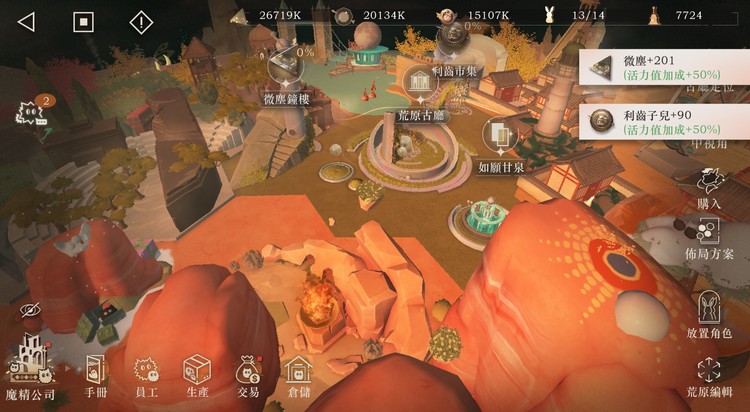Go back with the triangle arrow
This screenshot has width=750, height=412.
(x=27, y=21)
